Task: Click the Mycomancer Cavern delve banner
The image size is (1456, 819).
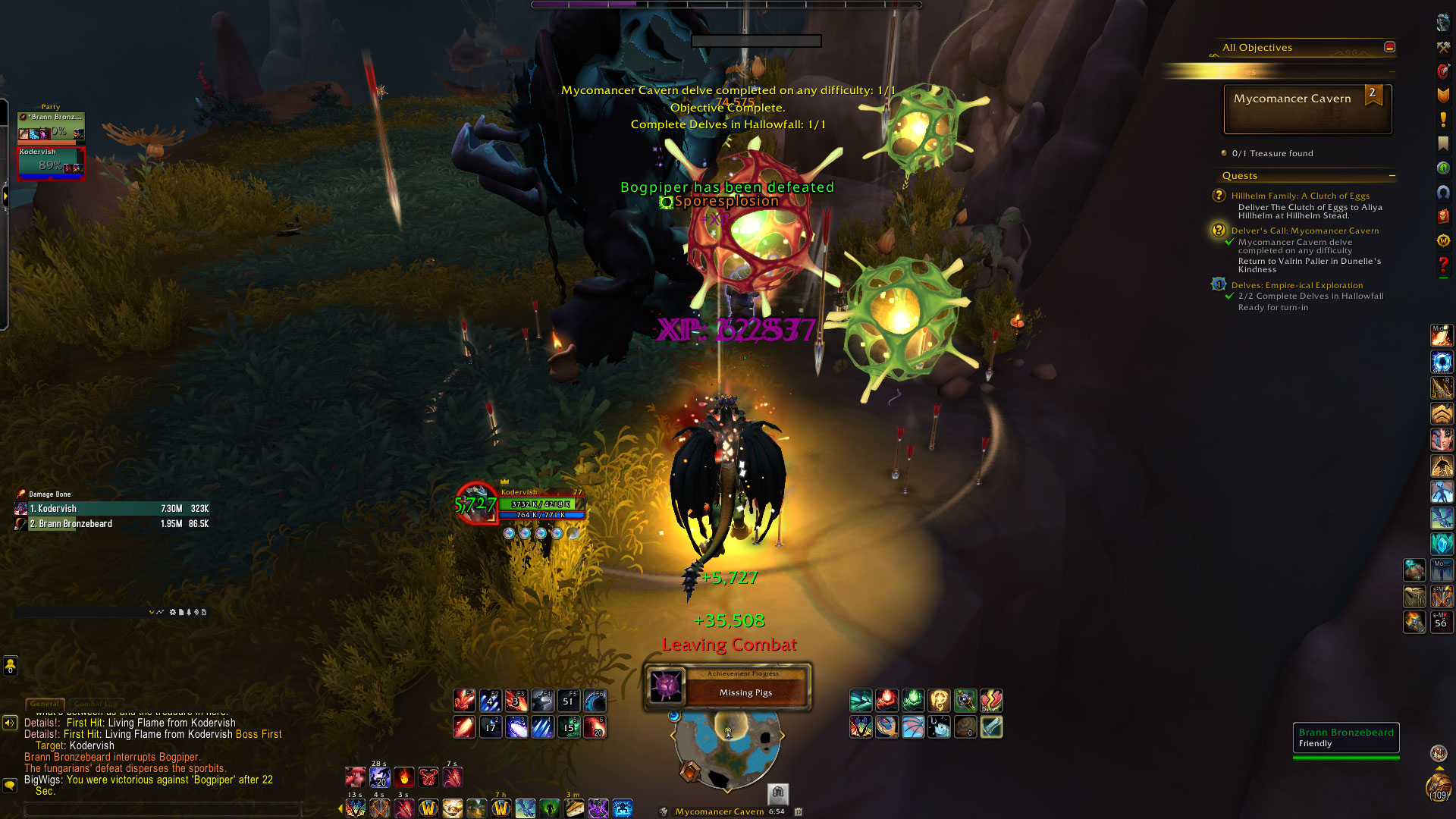Action: click(x=1307, y=108)
